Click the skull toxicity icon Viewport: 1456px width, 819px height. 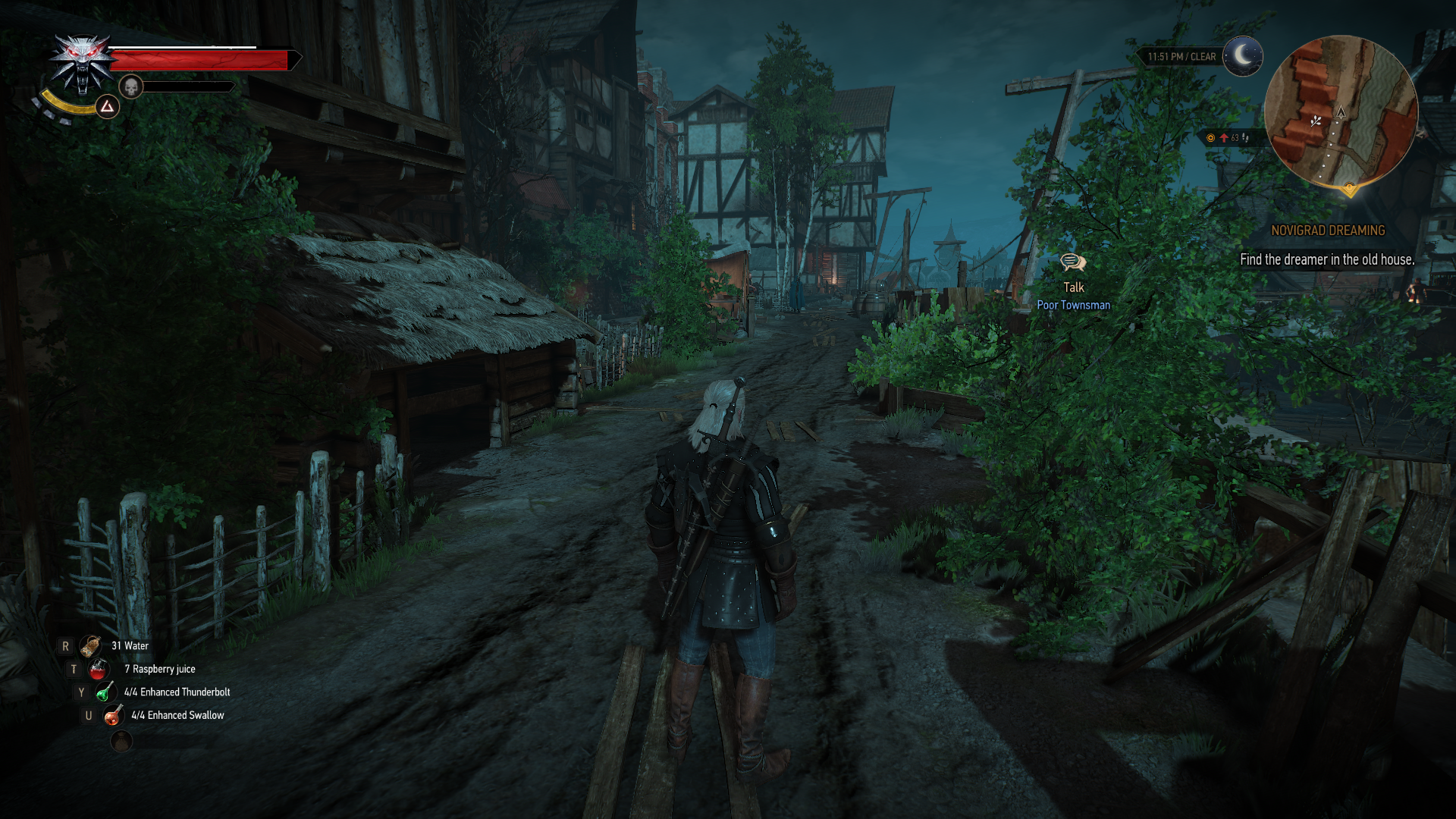[131, 86]
